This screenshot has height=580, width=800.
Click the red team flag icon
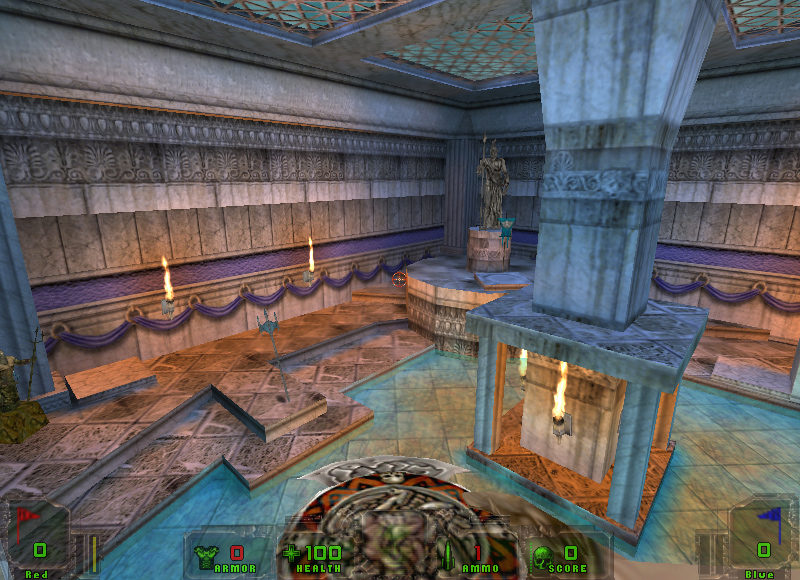click(26, 521)
